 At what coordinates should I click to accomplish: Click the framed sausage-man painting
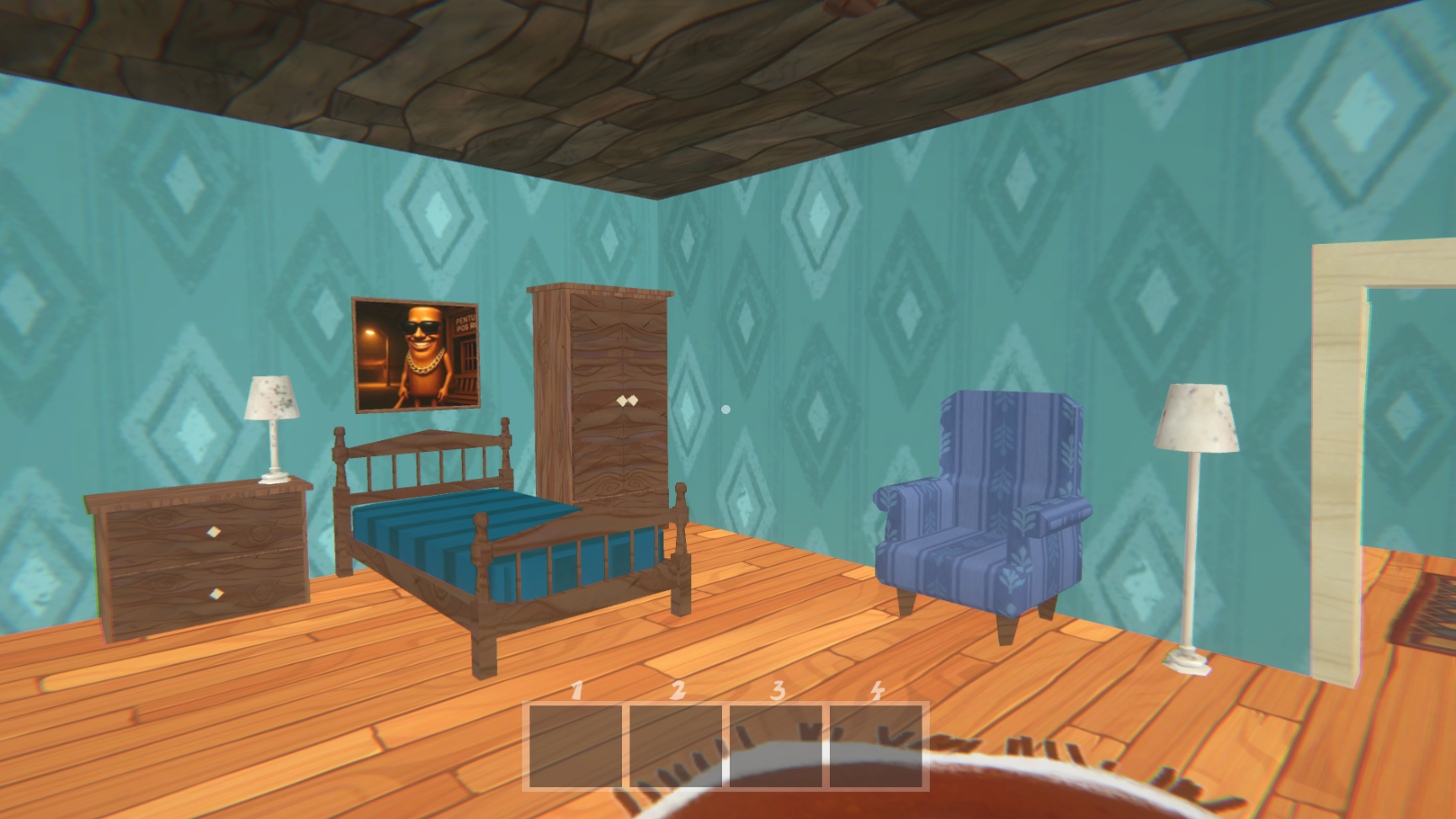(416, 354)
